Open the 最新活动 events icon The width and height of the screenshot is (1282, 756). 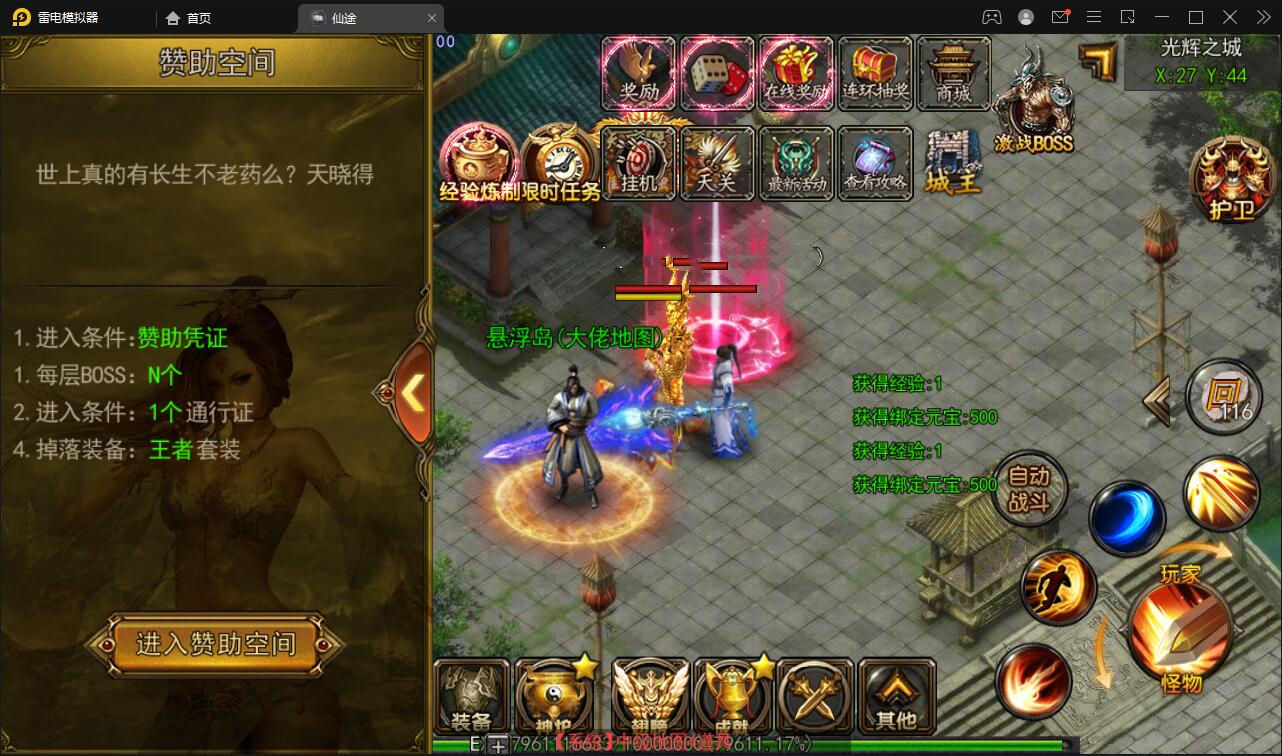coord(796,162)
